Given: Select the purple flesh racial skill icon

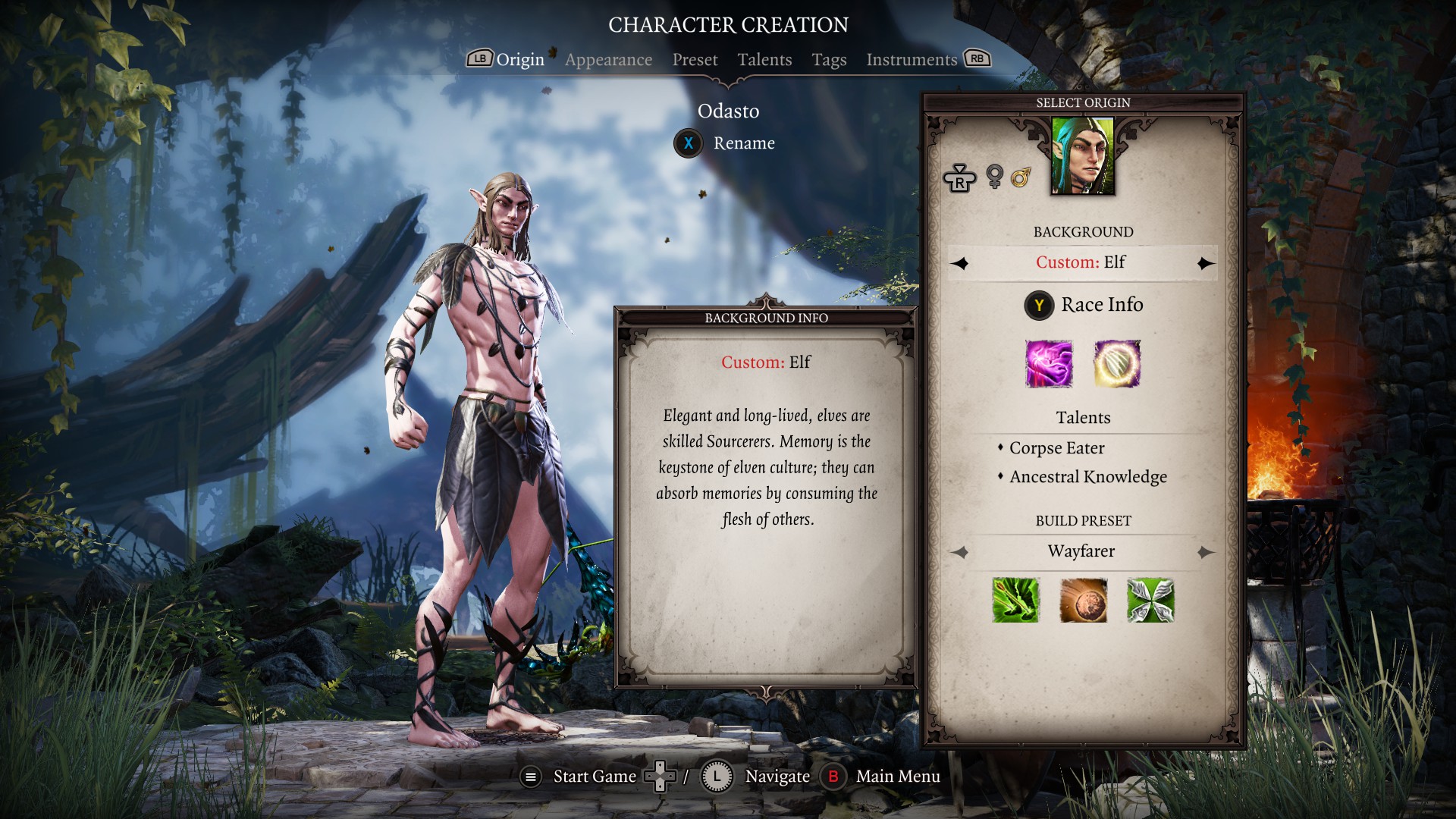Looking at the screenshot, I should pos(1049,364).
